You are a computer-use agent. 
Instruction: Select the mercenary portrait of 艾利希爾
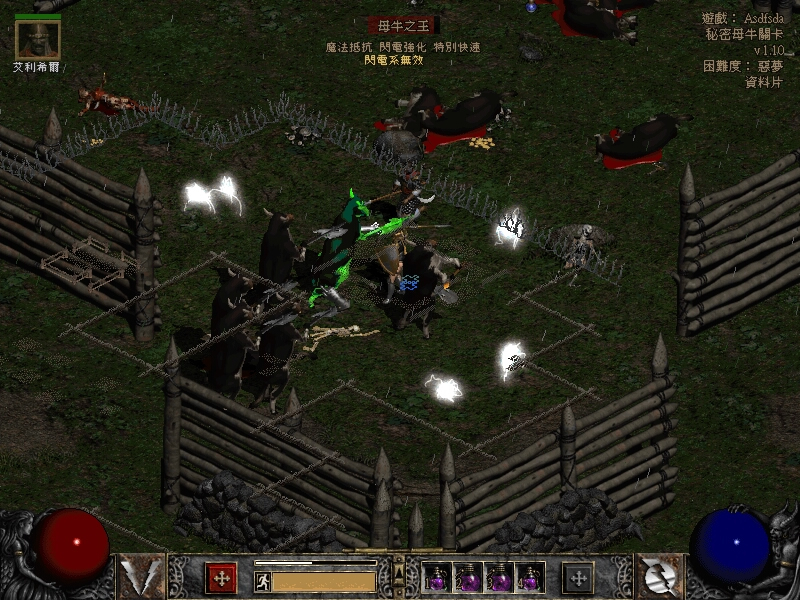click(38, 39)
